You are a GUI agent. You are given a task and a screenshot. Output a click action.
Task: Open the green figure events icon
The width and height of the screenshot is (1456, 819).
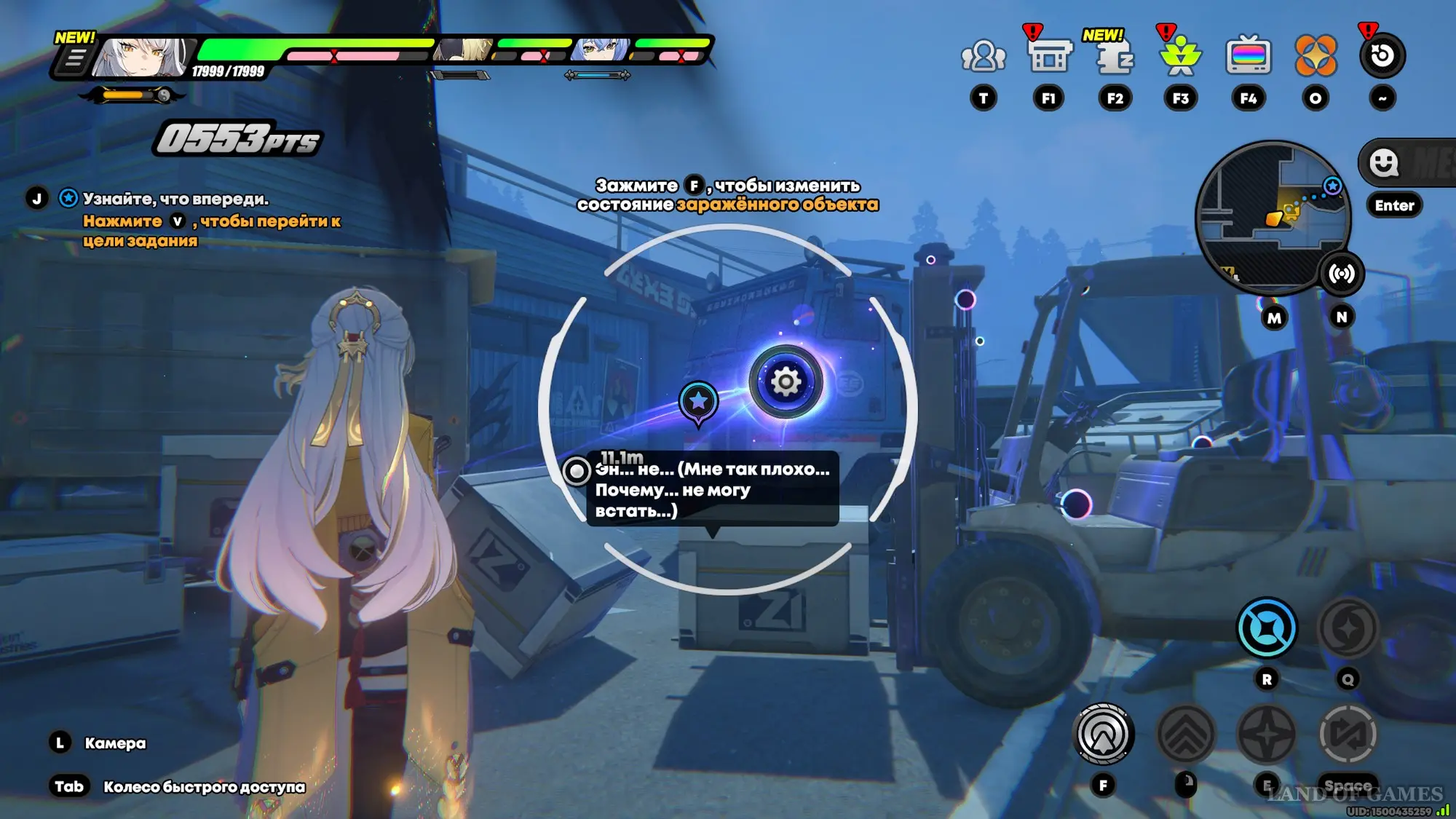1180,56
